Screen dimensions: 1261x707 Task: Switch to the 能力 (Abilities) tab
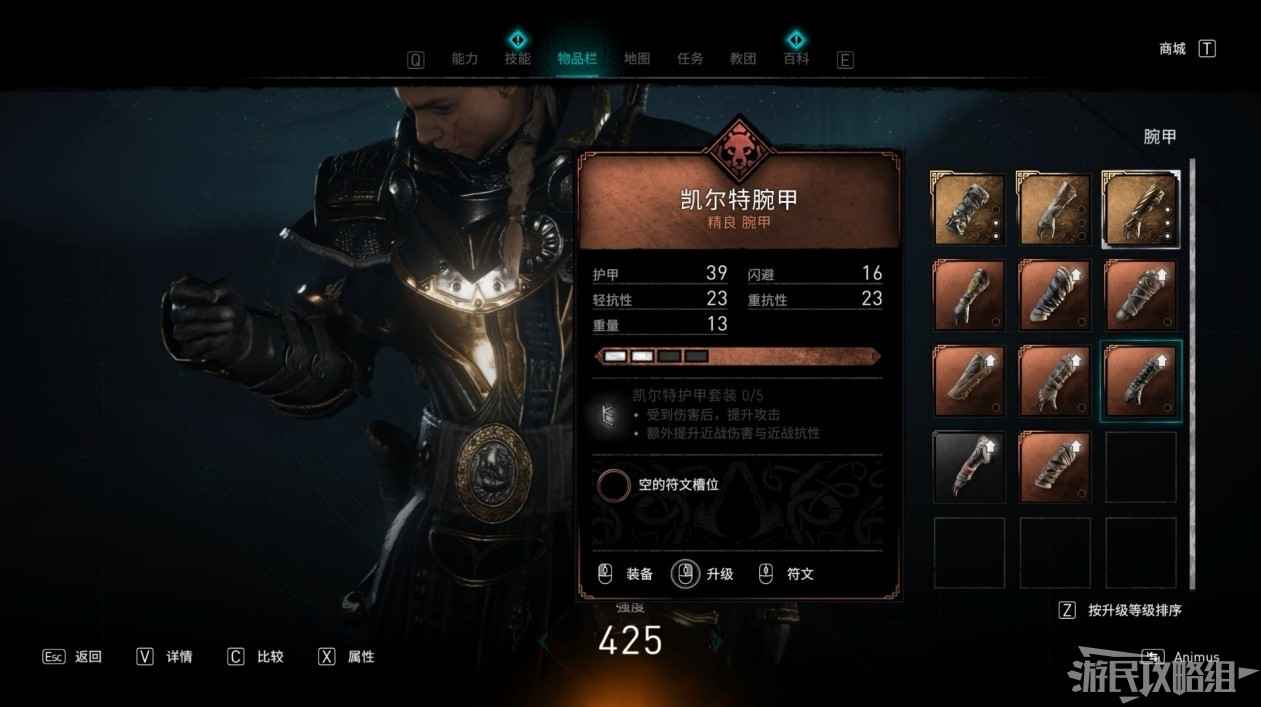465,59
